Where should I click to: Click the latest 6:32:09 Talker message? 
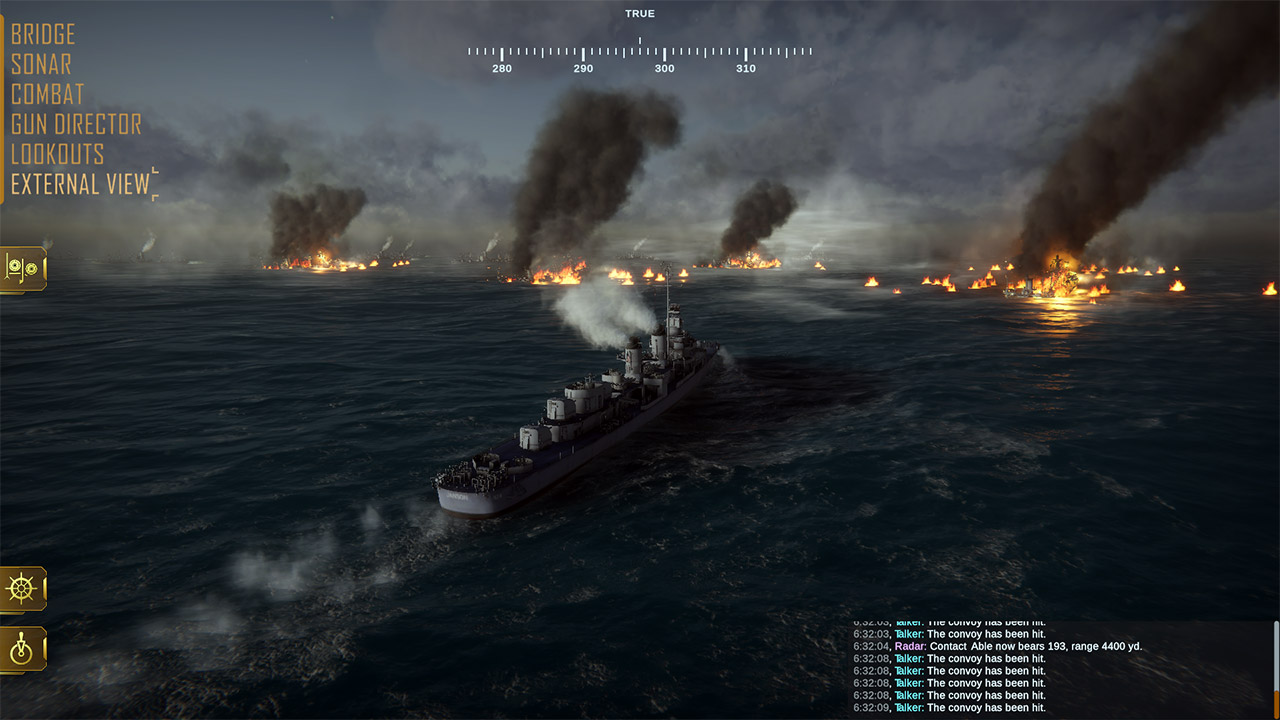[950, 706]
